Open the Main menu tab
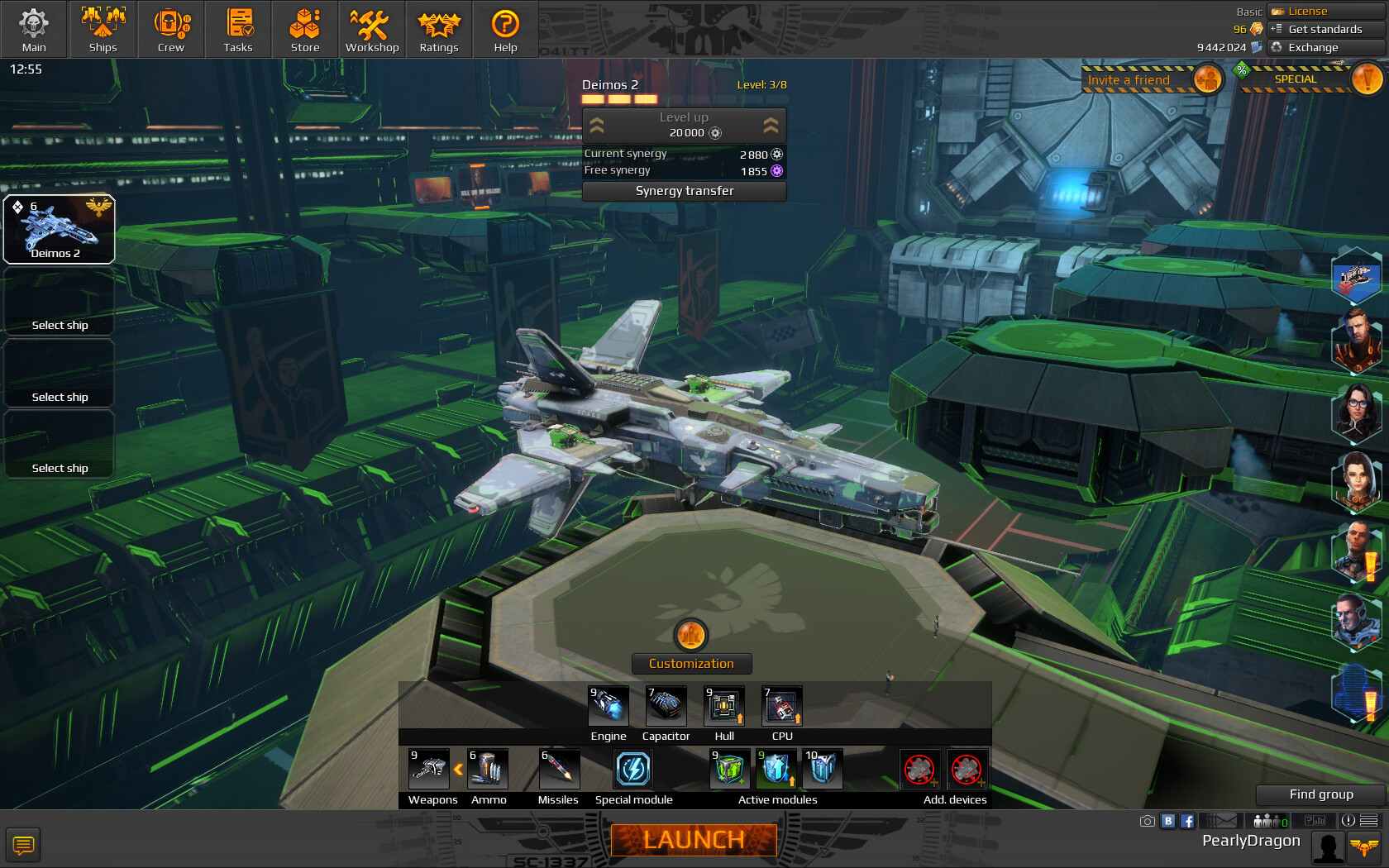This screenshot has width=1389, height=868. [34, 30]
